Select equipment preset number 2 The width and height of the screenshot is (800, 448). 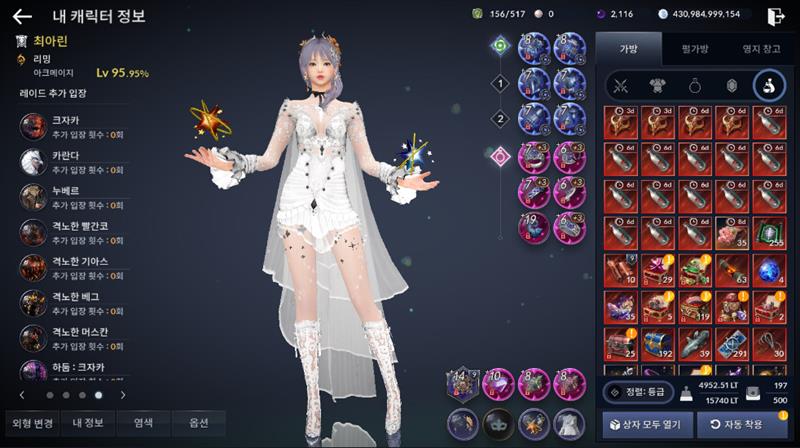pos(500,119)
